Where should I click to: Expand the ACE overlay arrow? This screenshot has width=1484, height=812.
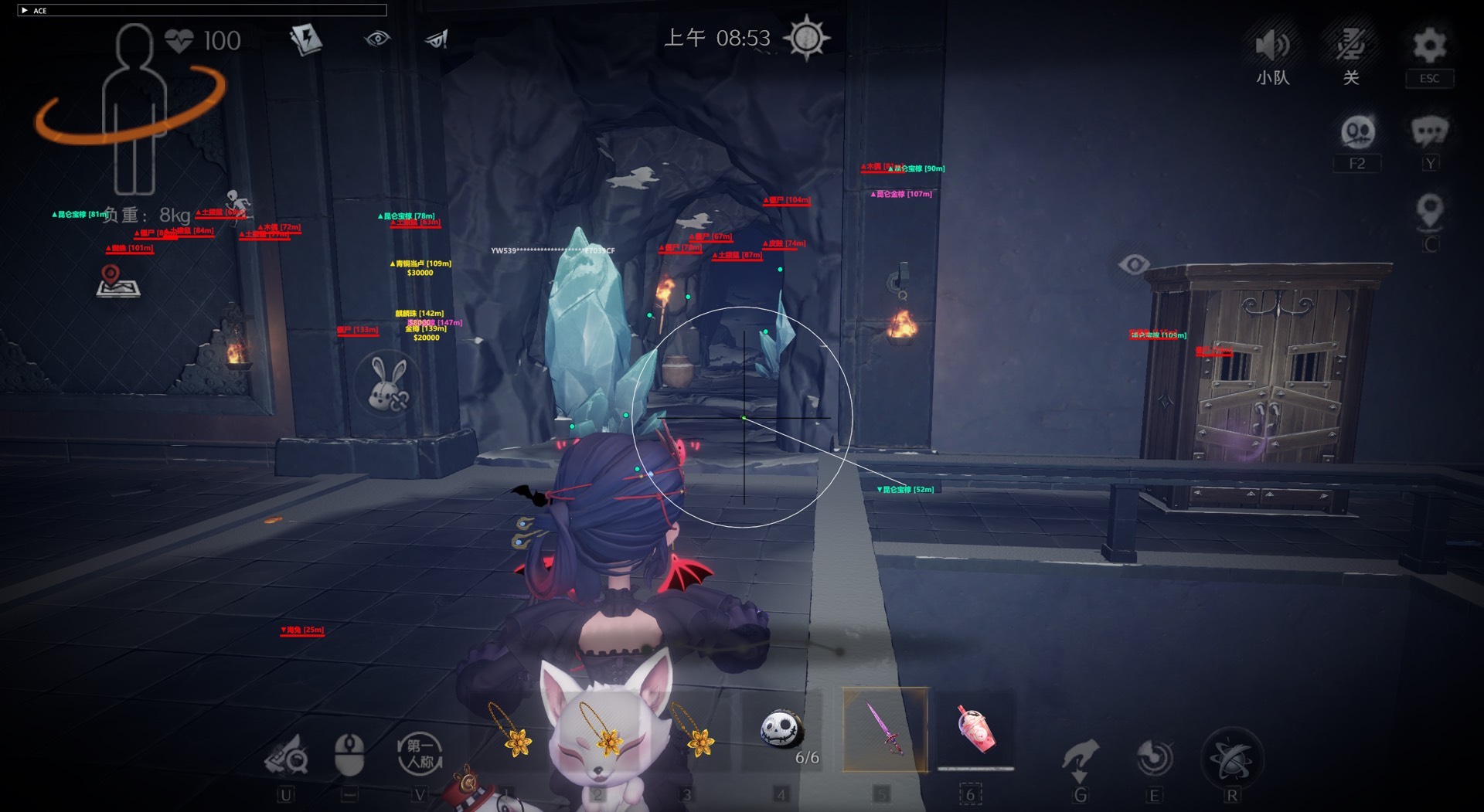coord(25,10)
